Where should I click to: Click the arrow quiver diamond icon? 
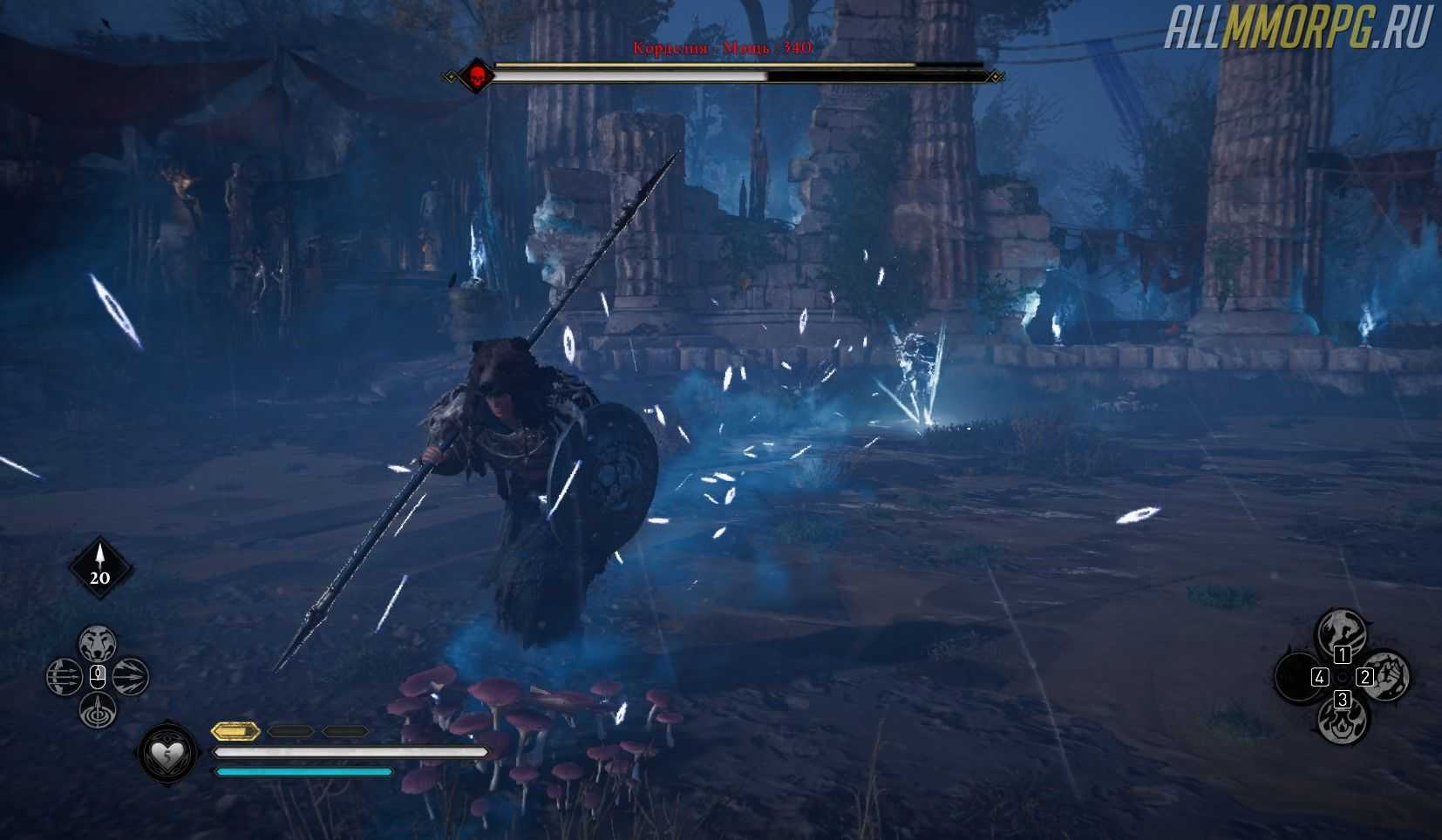click(100, 567)
